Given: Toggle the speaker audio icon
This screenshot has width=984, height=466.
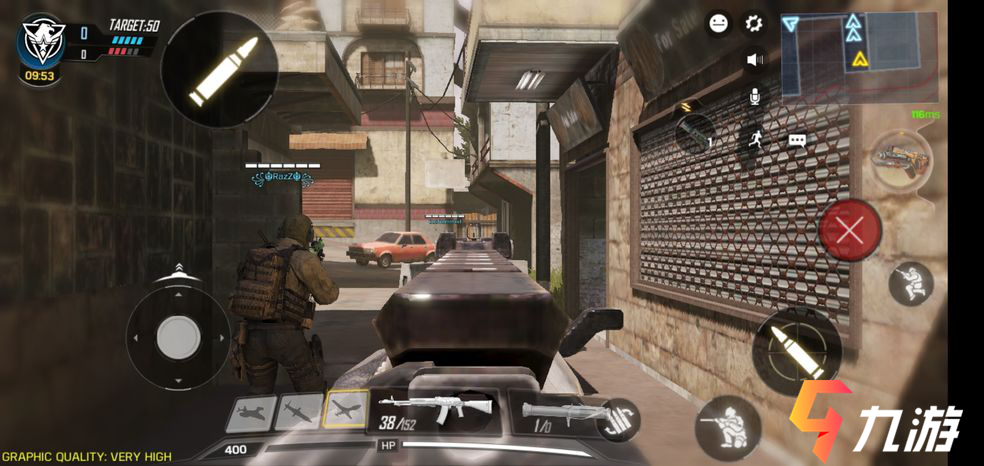Looking at the screenshot, I should tap(754, 59).
